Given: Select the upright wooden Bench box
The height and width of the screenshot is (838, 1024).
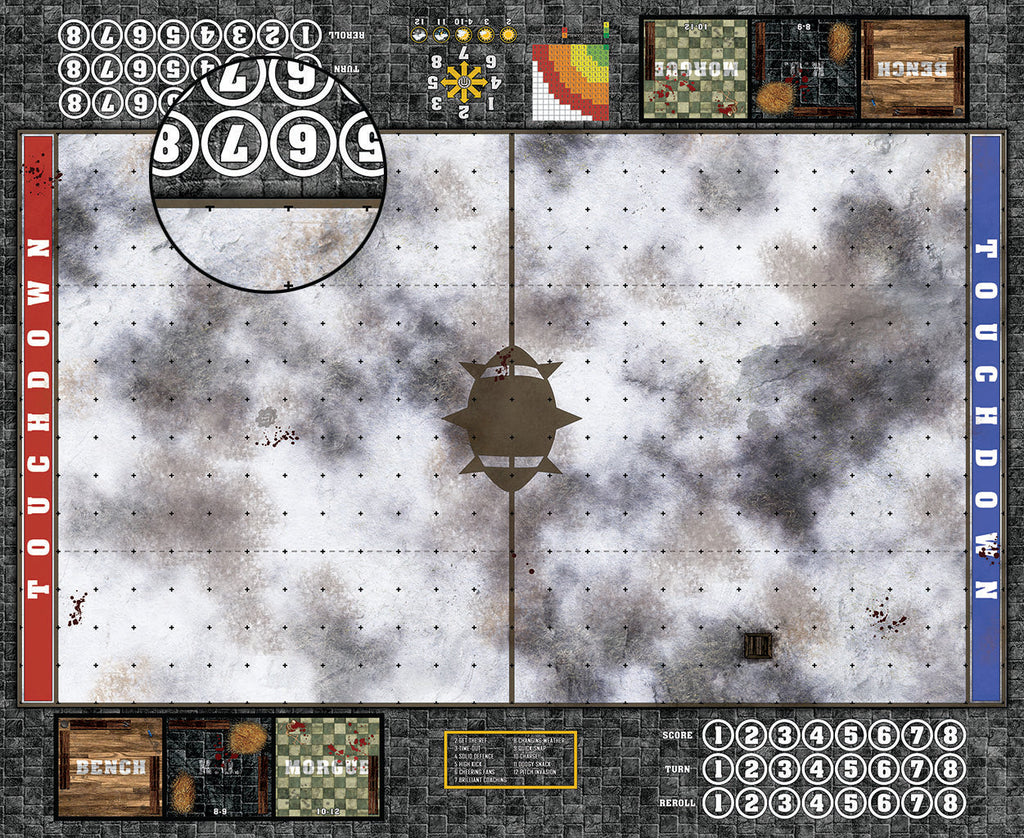Looking at the screenshot, I should (x=110, y=767).
